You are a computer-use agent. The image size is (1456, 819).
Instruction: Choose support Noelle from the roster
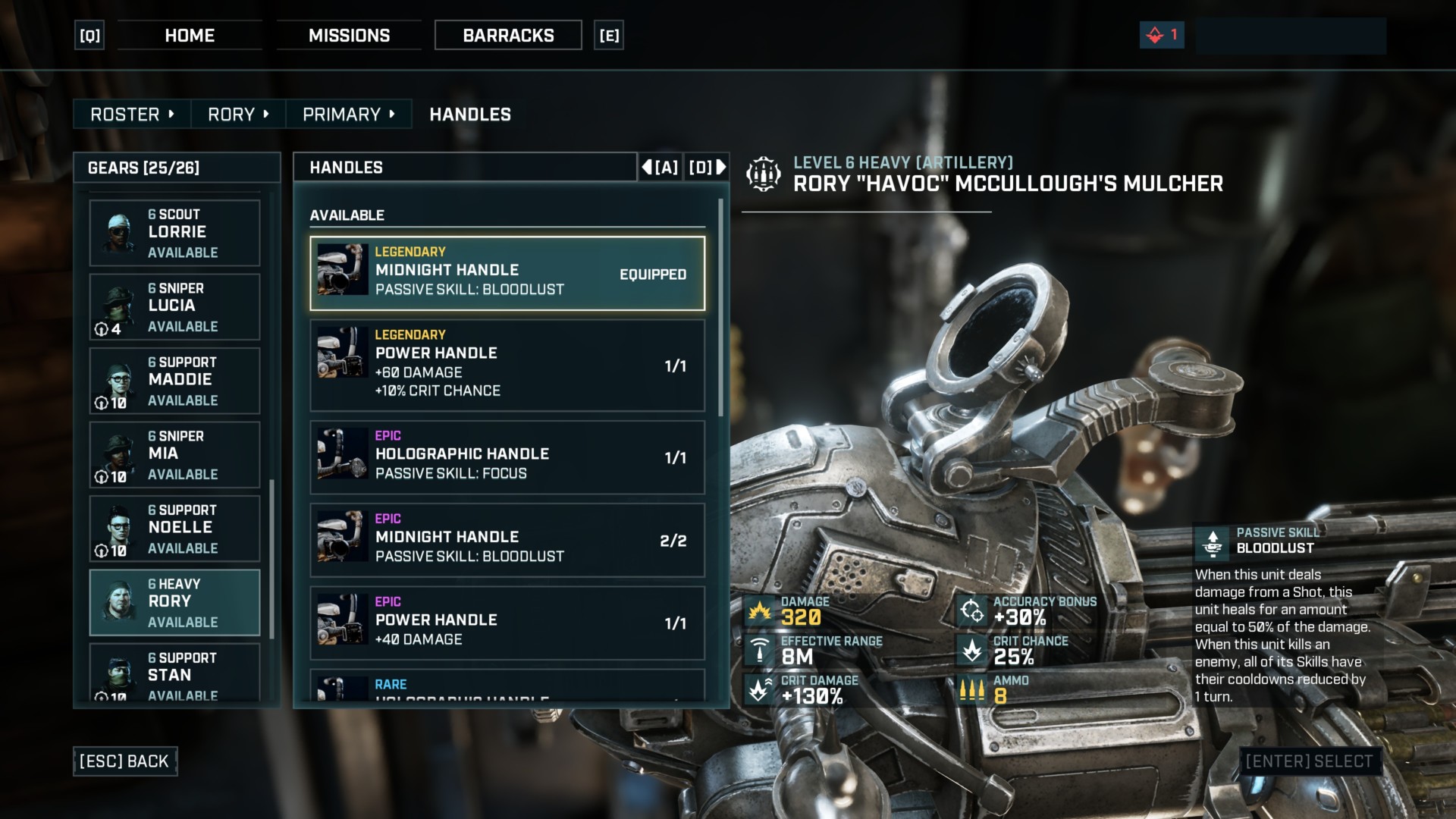pos(175,529)
